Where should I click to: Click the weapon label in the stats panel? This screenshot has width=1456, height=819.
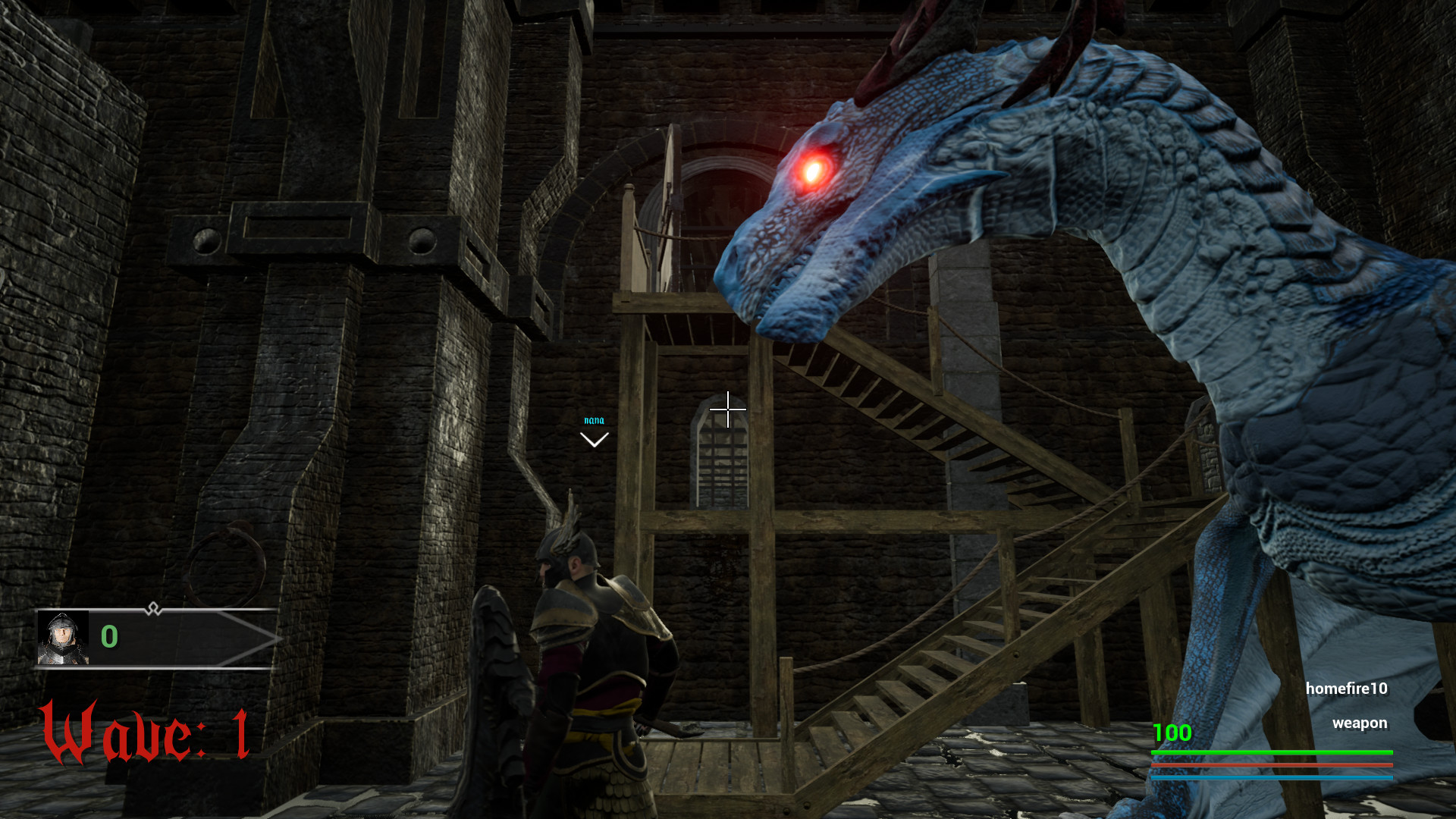click(1360, 723)
